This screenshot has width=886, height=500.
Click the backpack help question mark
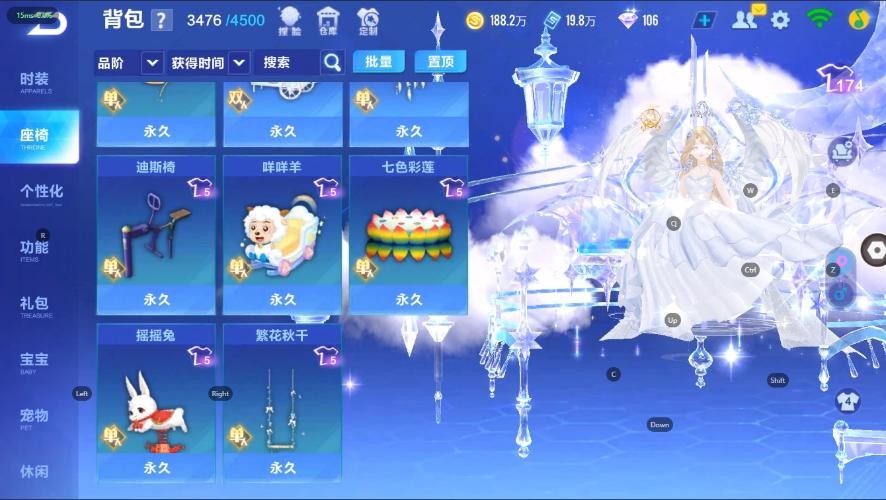pos(162,21)
